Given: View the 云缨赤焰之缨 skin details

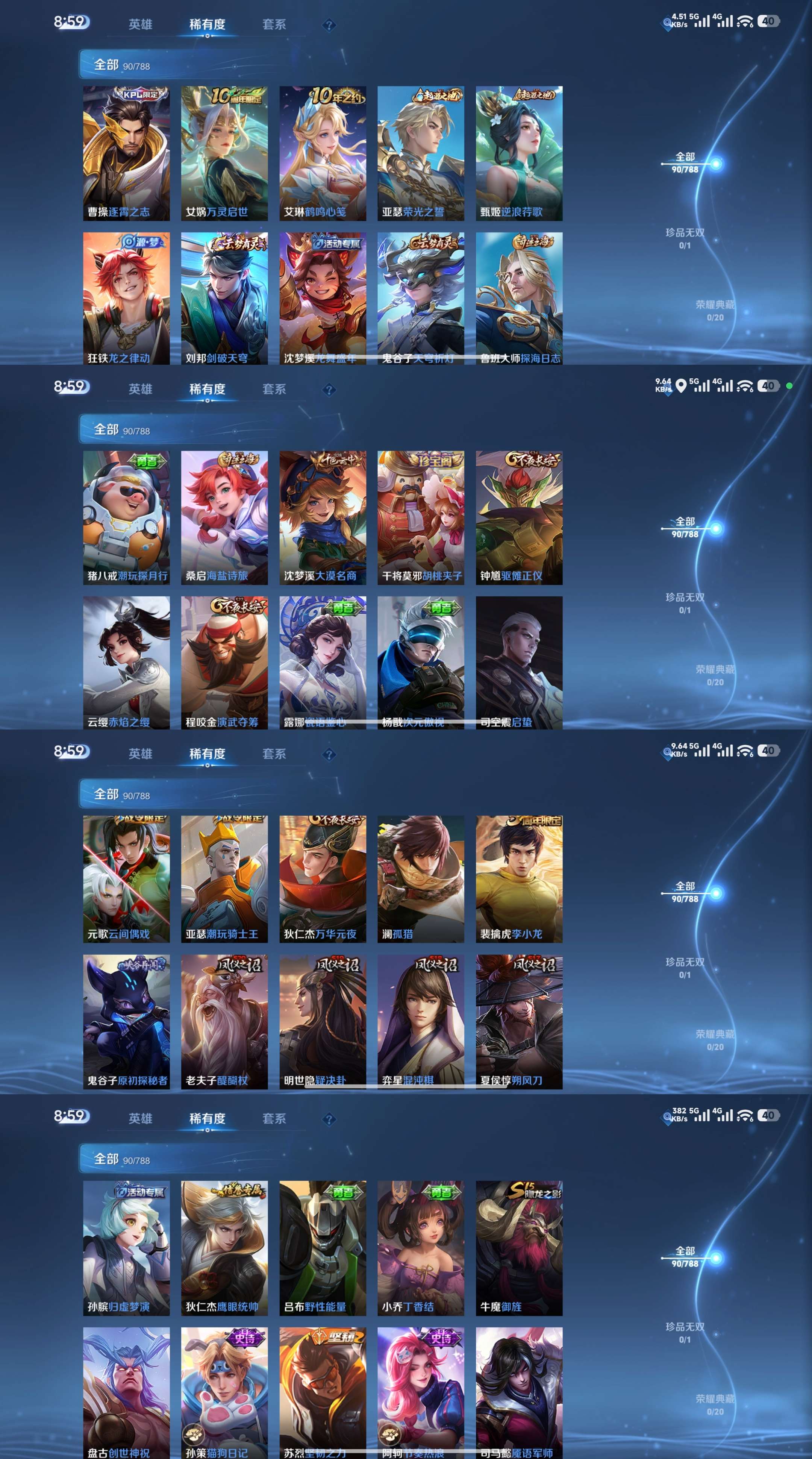Looking at the screenshot, I should point(126,666).
